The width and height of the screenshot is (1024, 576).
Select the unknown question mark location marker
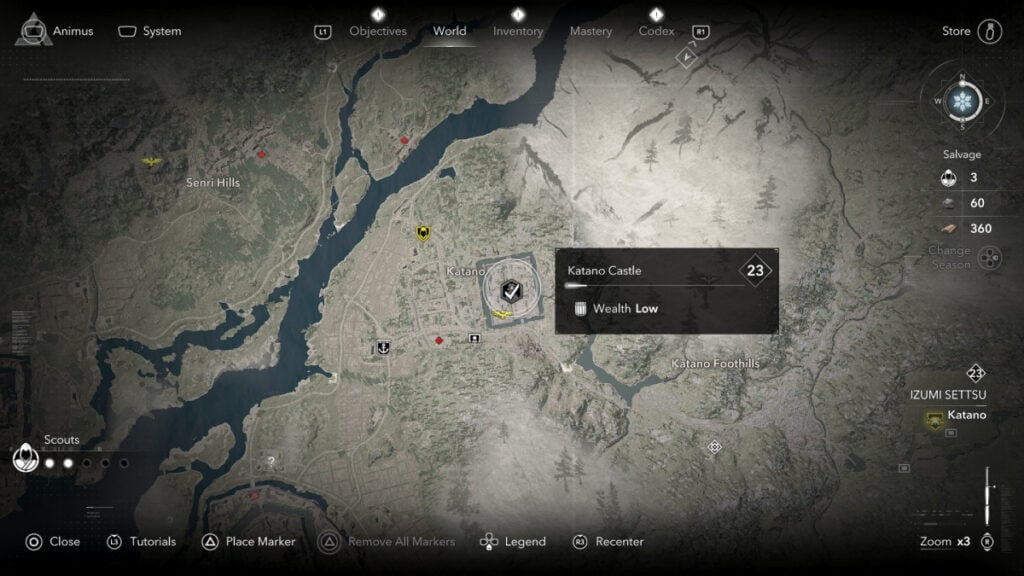[x=270, y=462]
